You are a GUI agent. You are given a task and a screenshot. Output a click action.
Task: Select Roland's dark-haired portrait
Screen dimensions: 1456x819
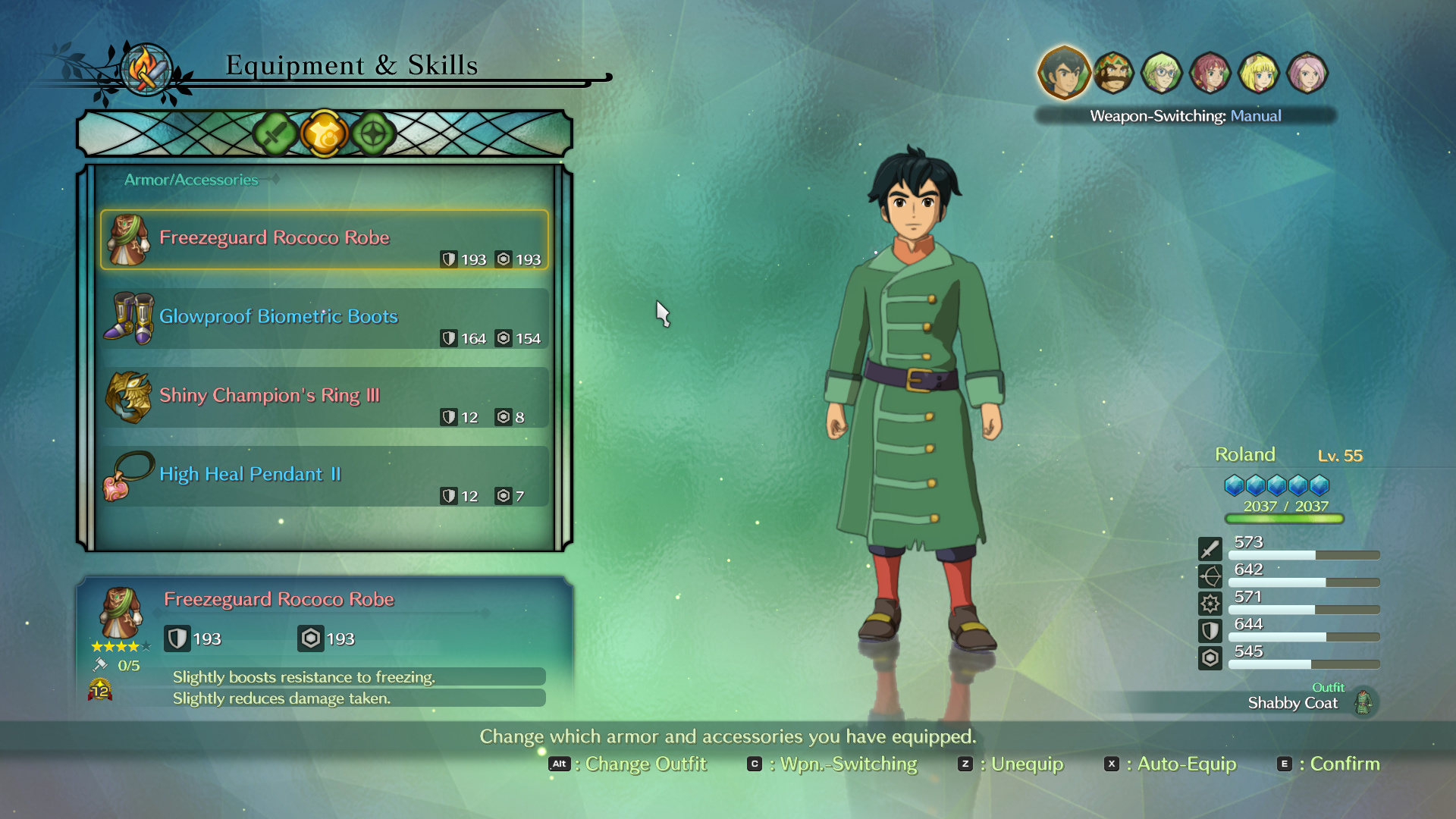(x=1063, y=73)
